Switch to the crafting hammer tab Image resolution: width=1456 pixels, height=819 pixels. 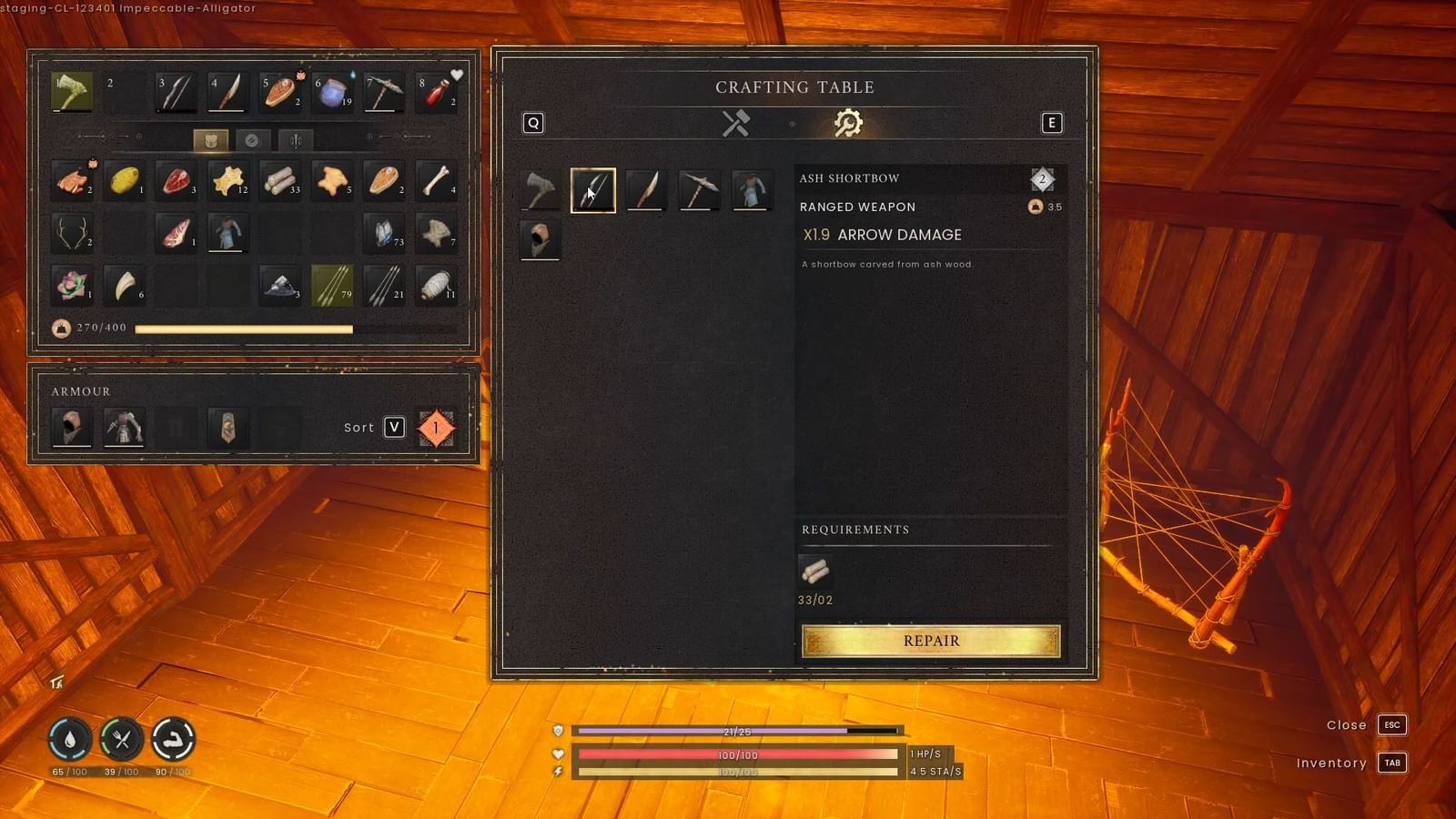coord(733,123)
